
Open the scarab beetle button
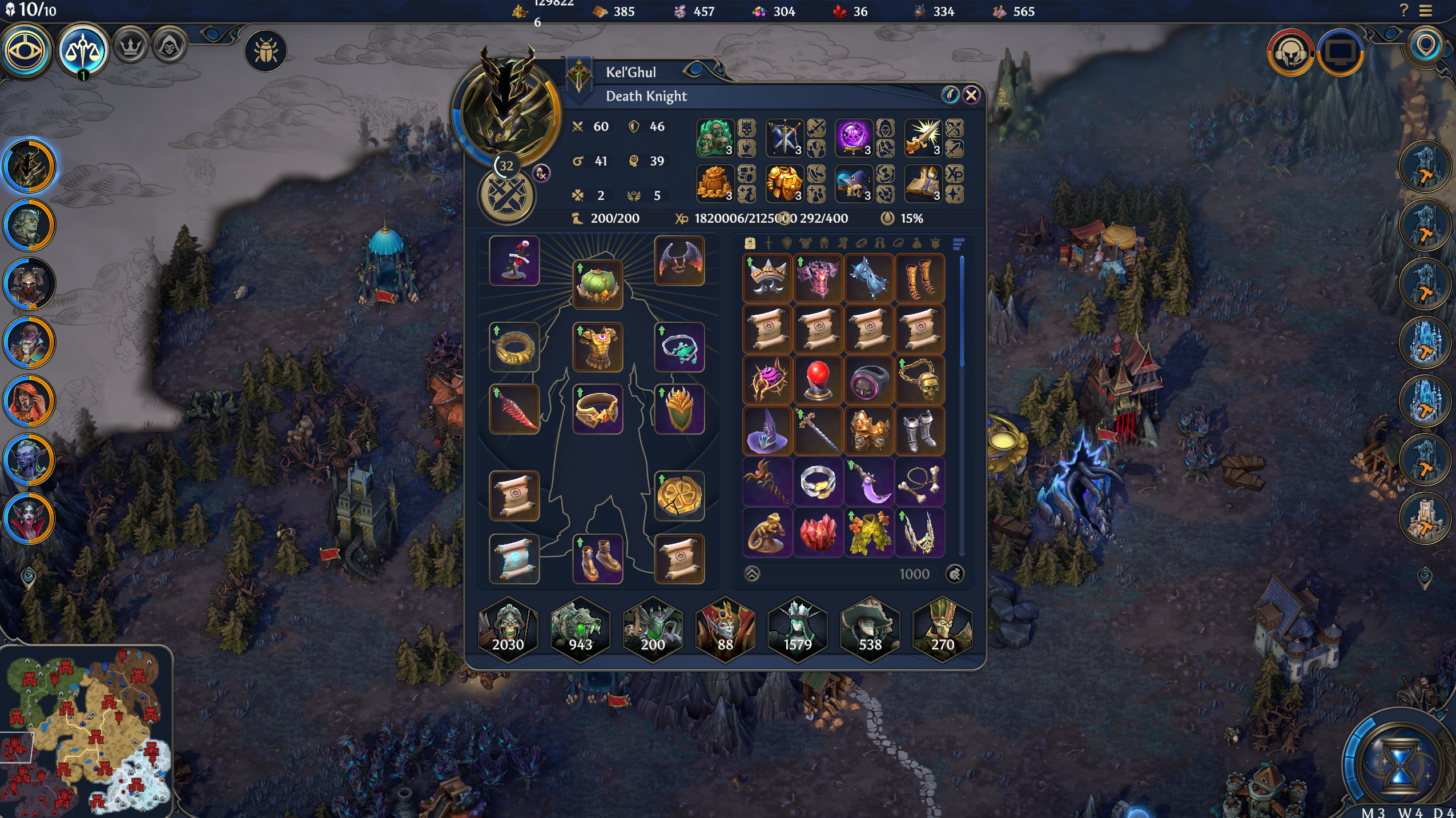tap(266, 51)
